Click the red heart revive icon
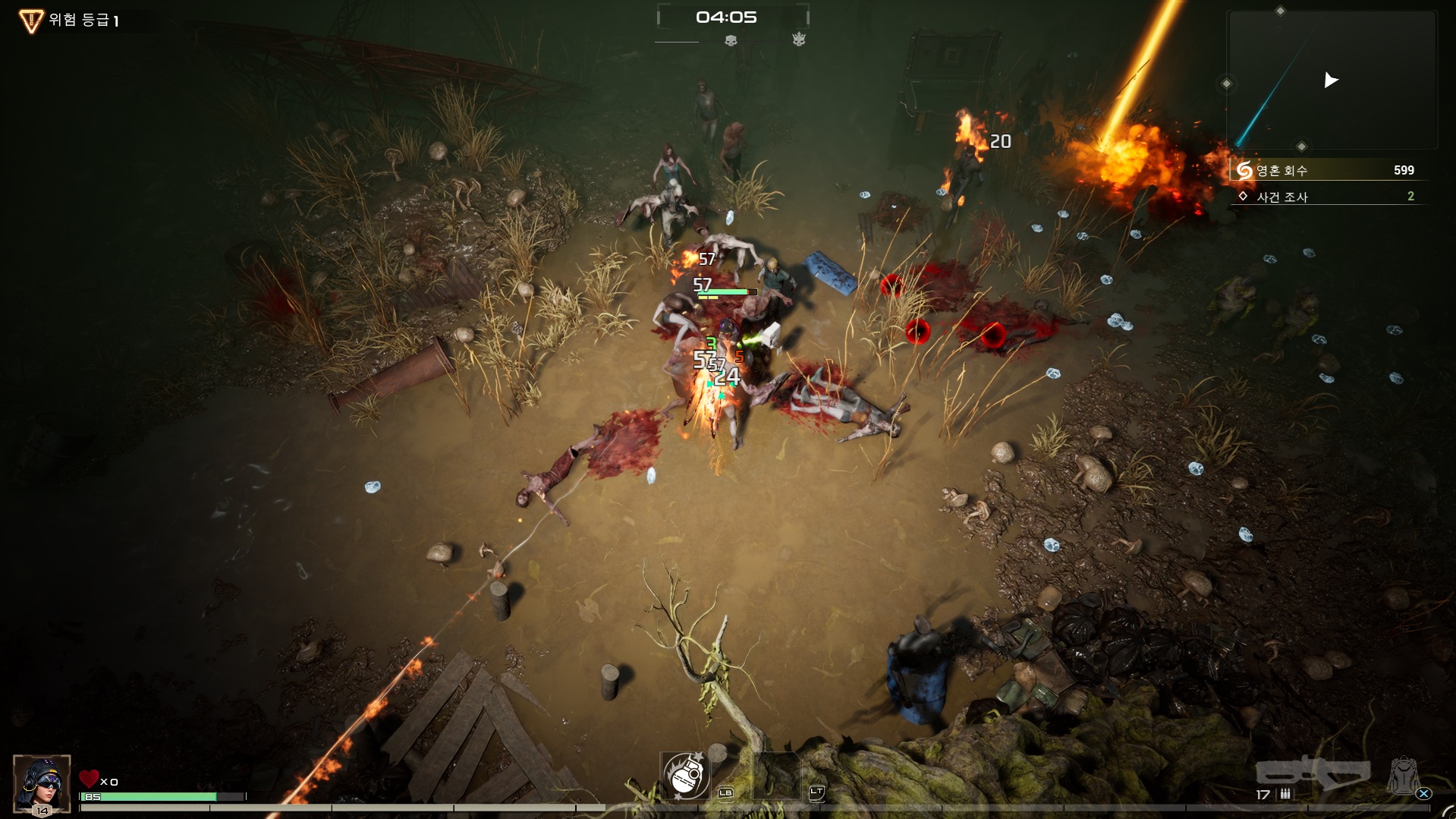 89,780
